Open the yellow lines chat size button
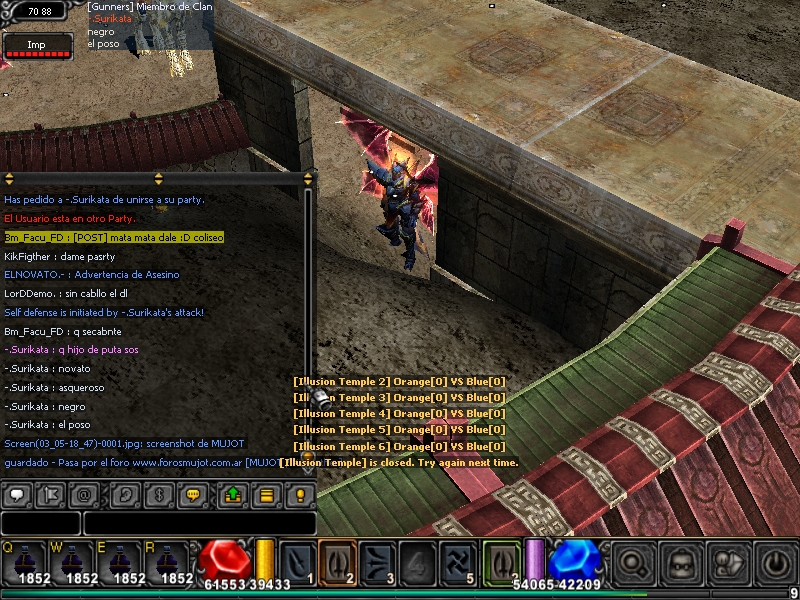 [x=266, y=494]
